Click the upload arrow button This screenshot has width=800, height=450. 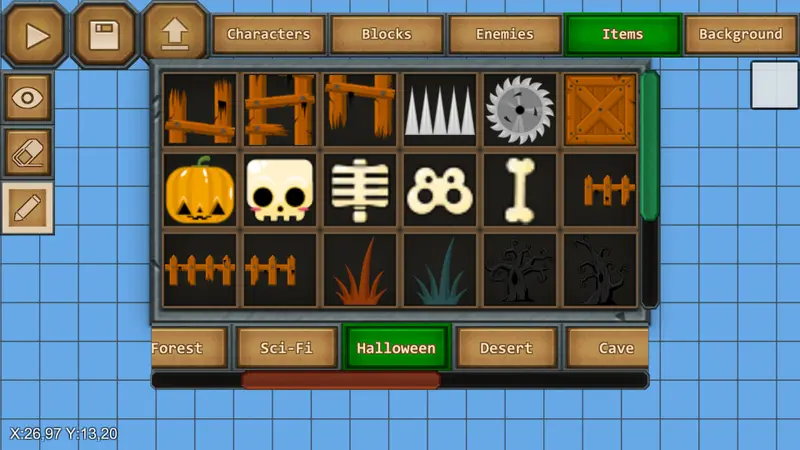(174, 33)
